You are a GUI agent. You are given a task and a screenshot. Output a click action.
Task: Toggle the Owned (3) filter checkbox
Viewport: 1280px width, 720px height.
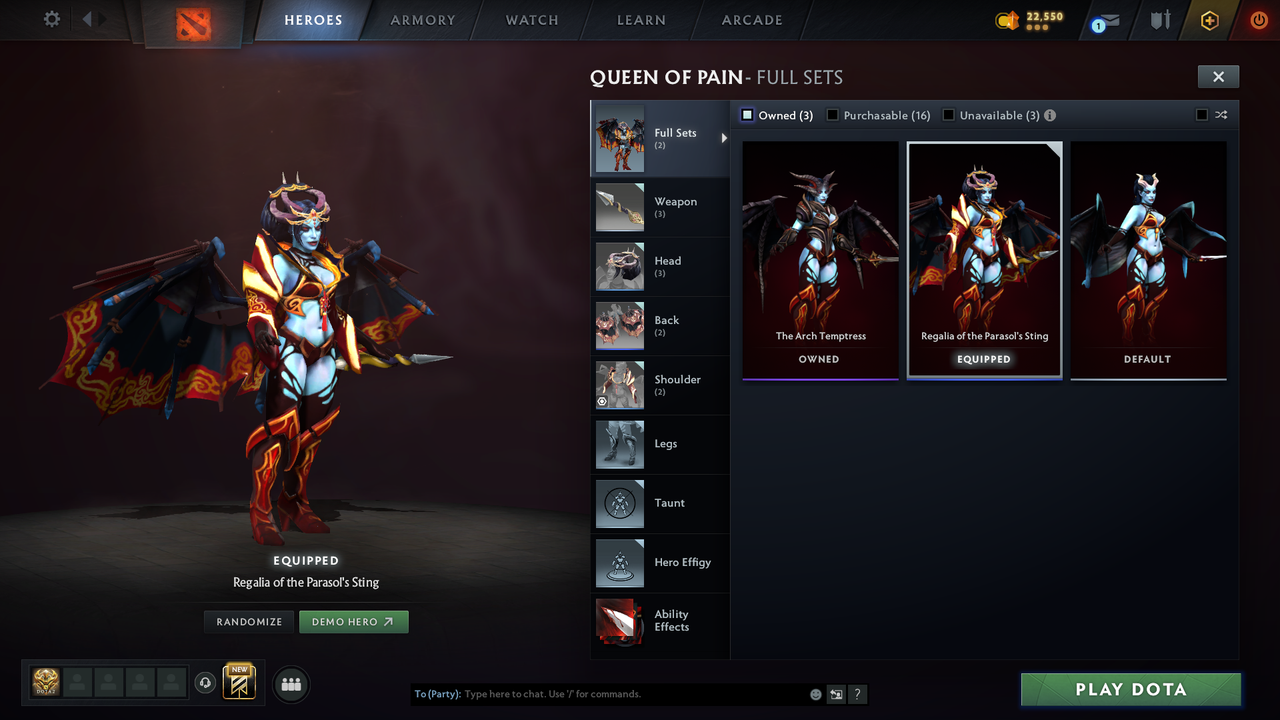746,115
